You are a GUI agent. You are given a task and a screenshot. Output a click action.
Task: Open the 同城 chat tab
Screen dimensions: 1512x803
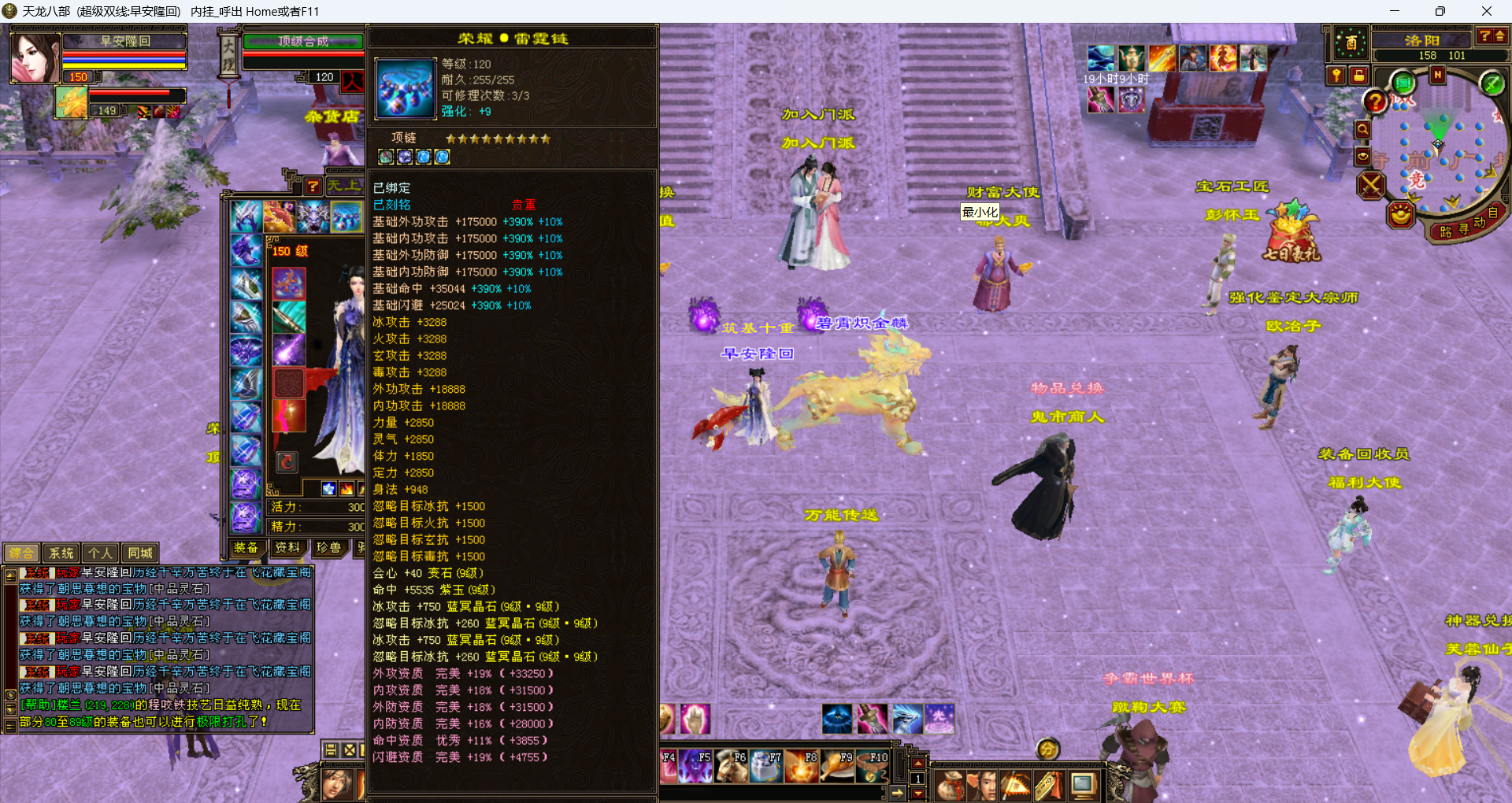(140, 553)
